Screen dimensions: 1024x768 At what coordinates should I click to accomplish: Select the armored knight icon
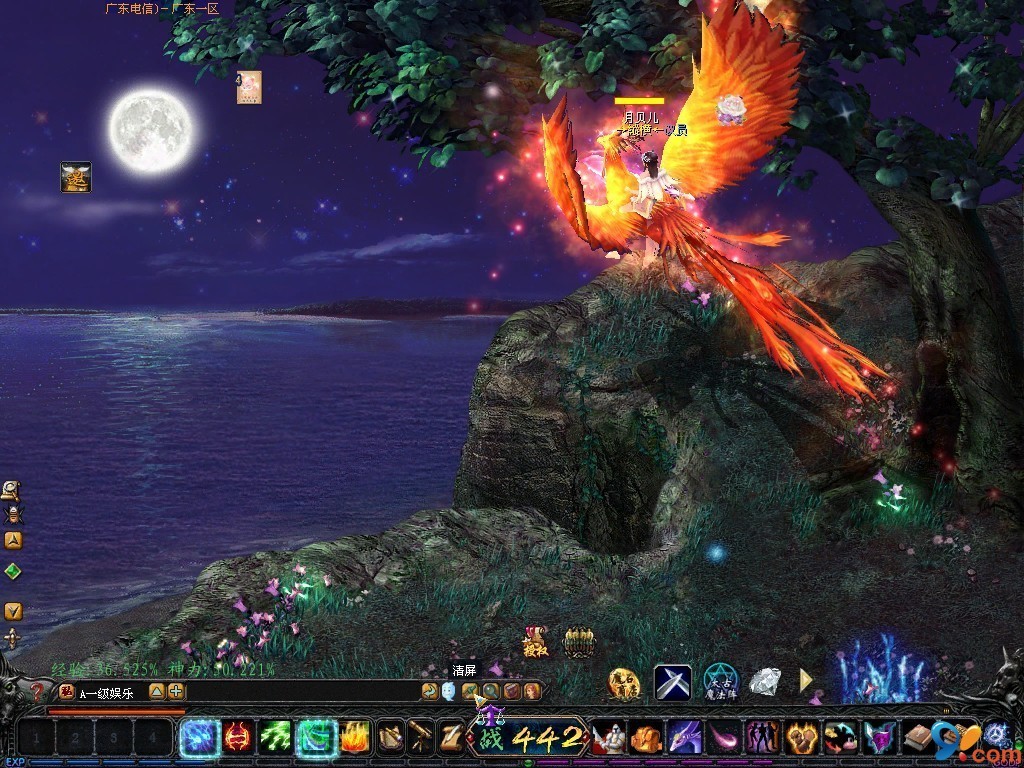click(x=609, y=738)
